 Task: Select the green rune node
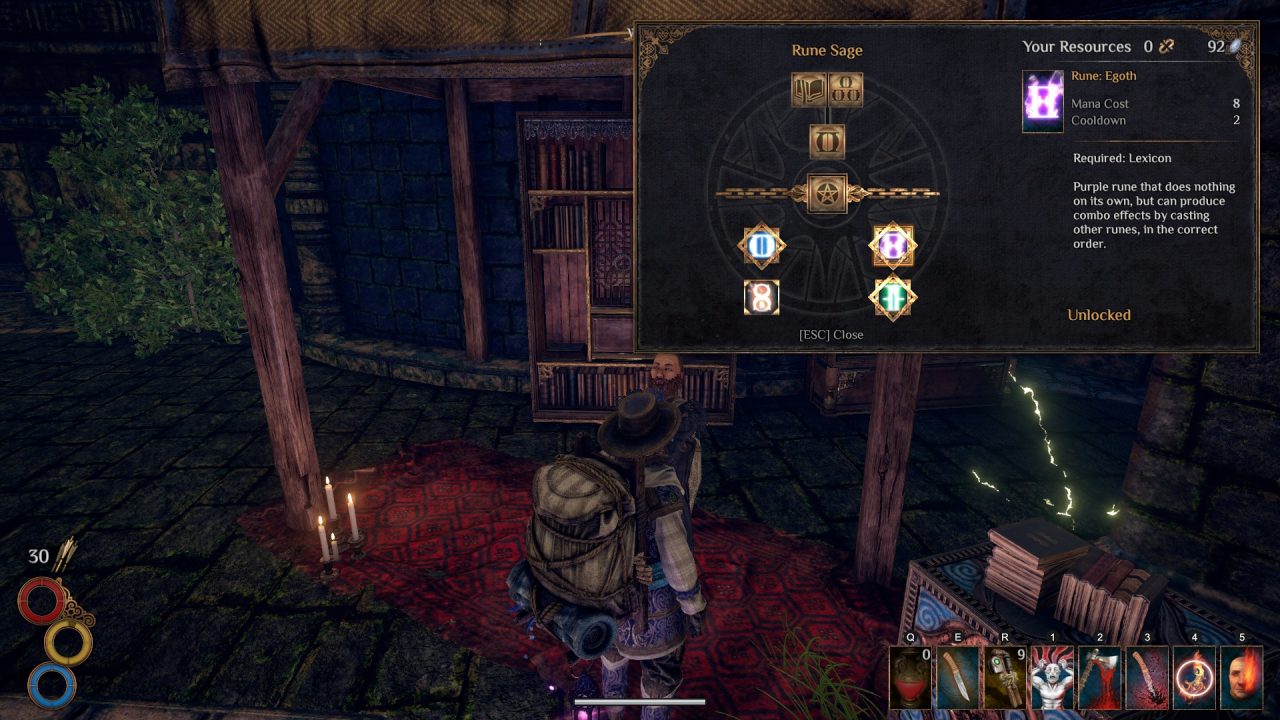pyautogui.click(x=893, y=297)
